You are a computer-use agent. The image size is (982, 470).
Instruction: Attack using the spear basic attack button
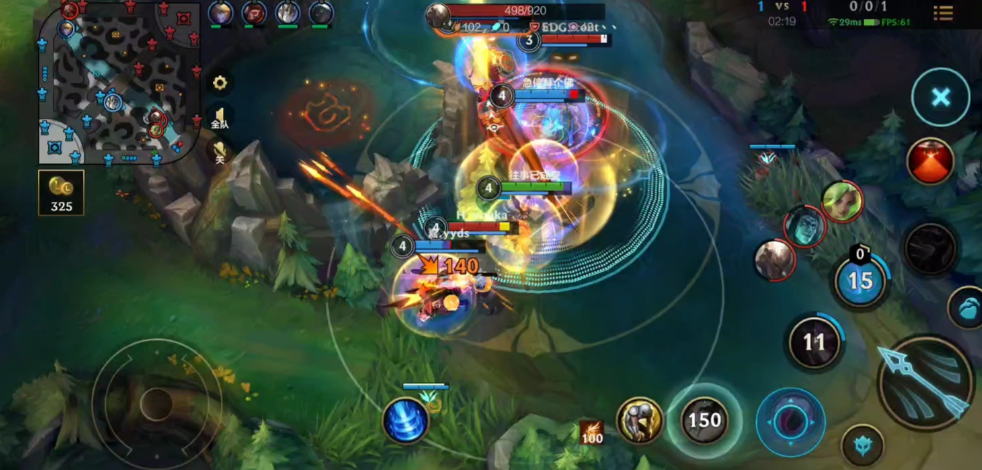925,381
